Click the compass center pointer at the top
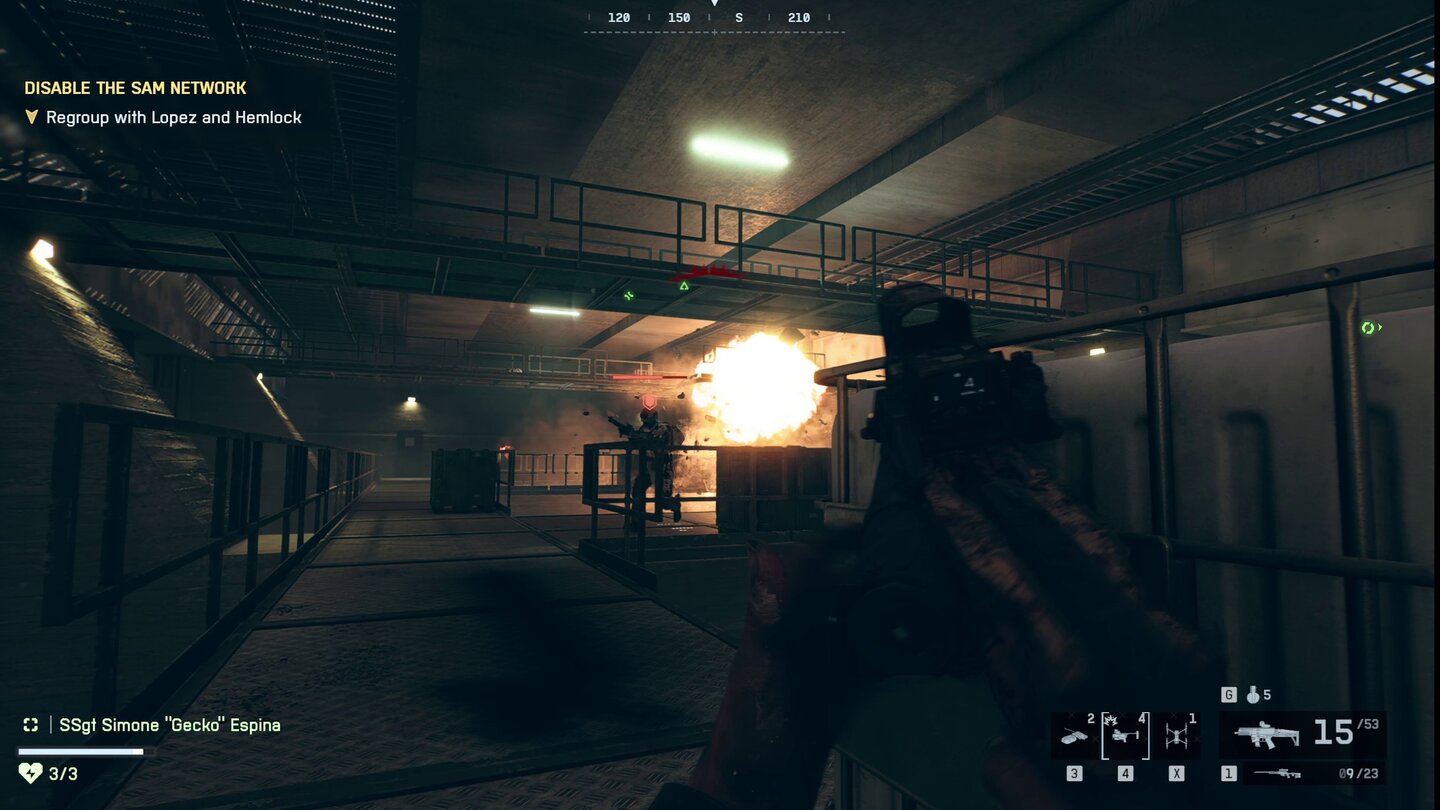The width and height of the screenshot is (1440, 810). [713, 5]
